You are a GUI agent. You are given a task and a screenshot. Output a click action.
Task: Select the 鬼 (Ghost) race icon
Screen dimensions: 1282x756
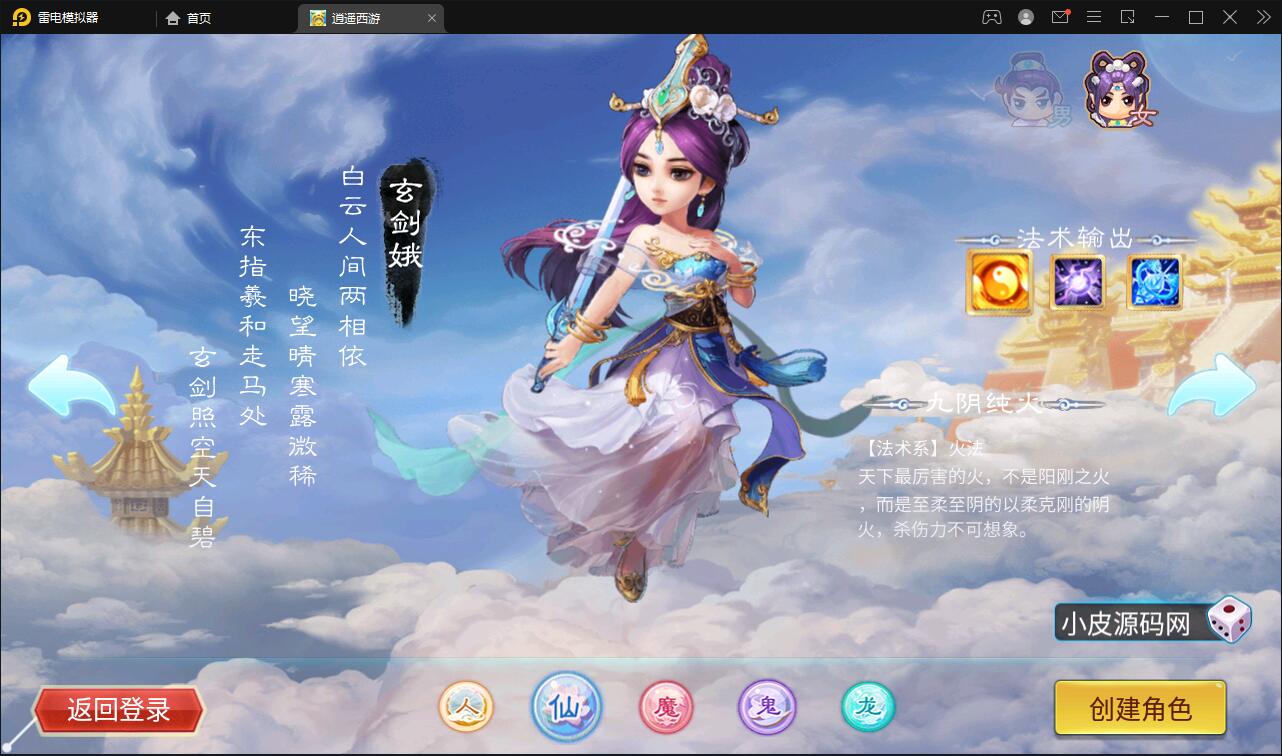pyautogui.click(x=766, y=707)
